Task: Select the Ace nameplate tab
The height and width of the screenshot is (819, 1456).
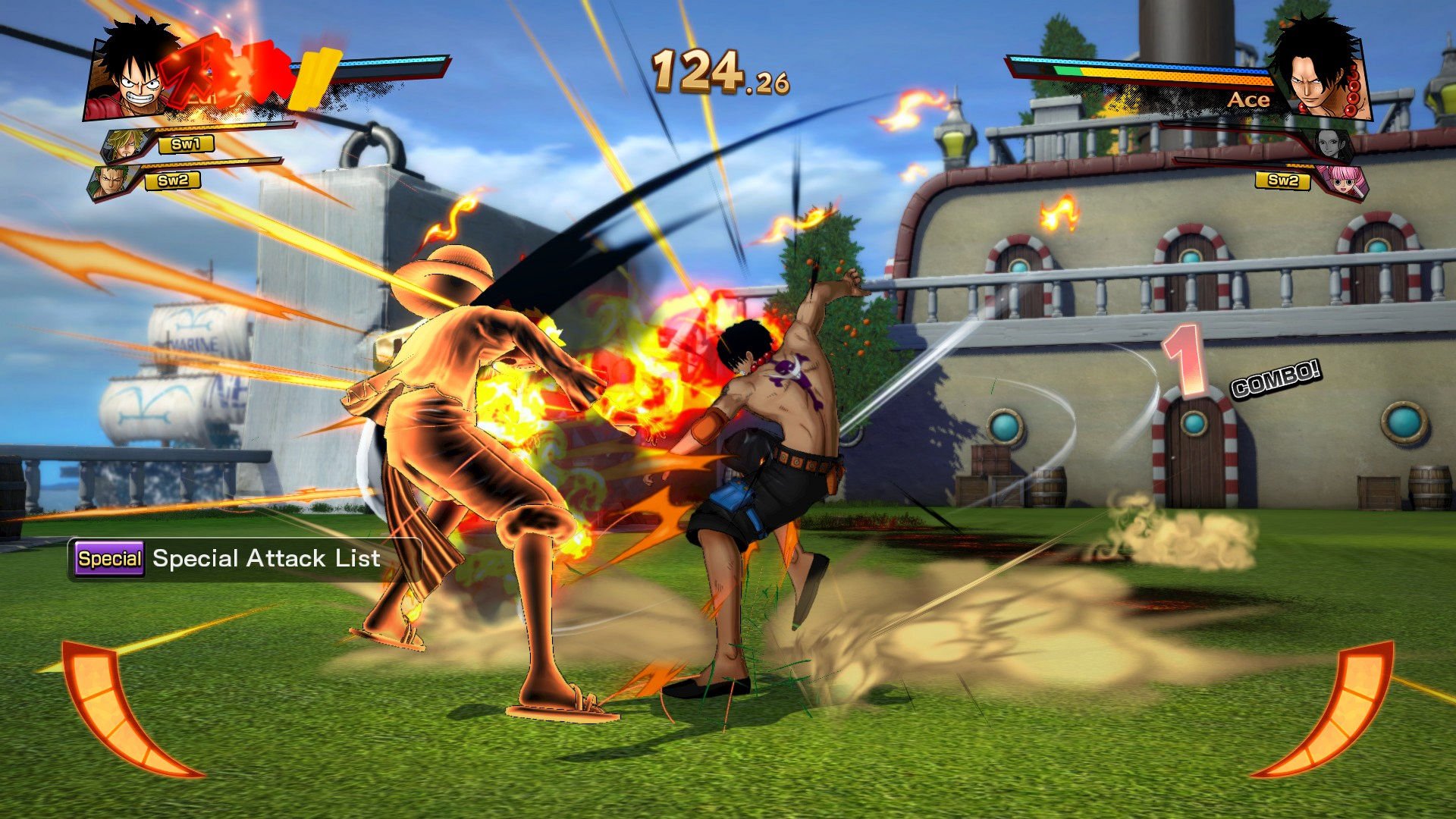Action: tap(1250, 99)
